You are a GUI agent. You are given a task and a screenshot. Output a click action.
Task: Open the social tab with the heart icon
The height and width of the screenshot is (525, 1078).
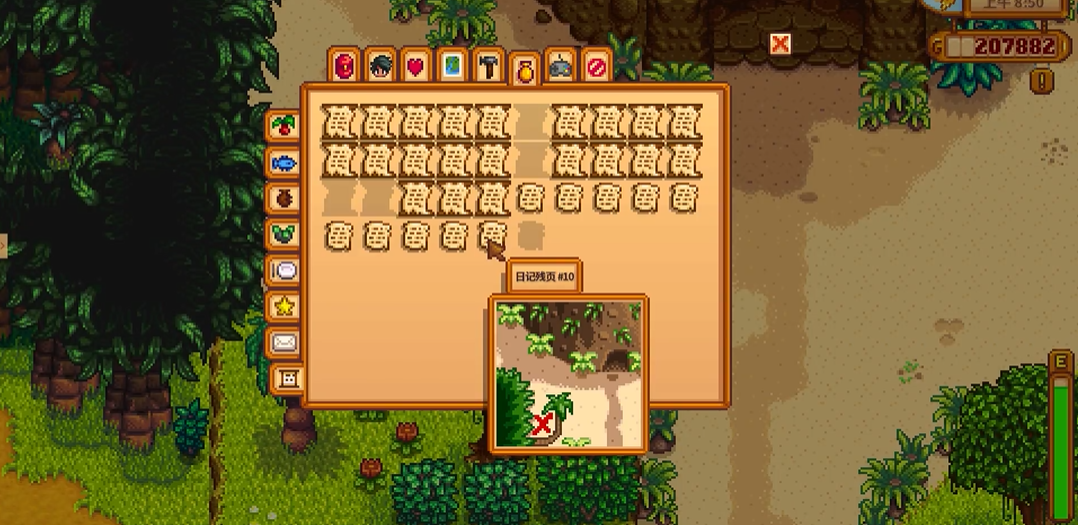point(416,66)
